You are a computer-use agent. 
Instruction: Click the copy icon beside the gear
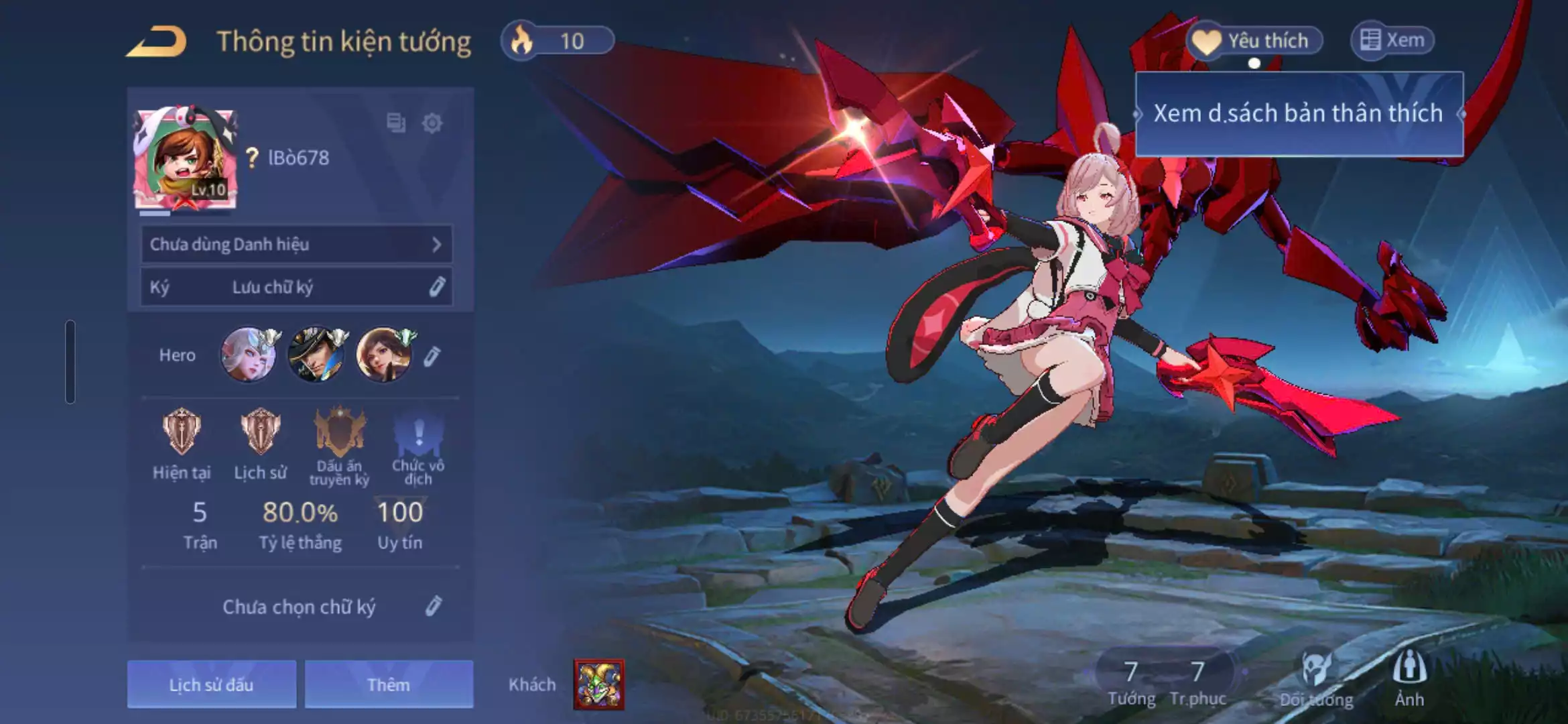tap(396, 123)
